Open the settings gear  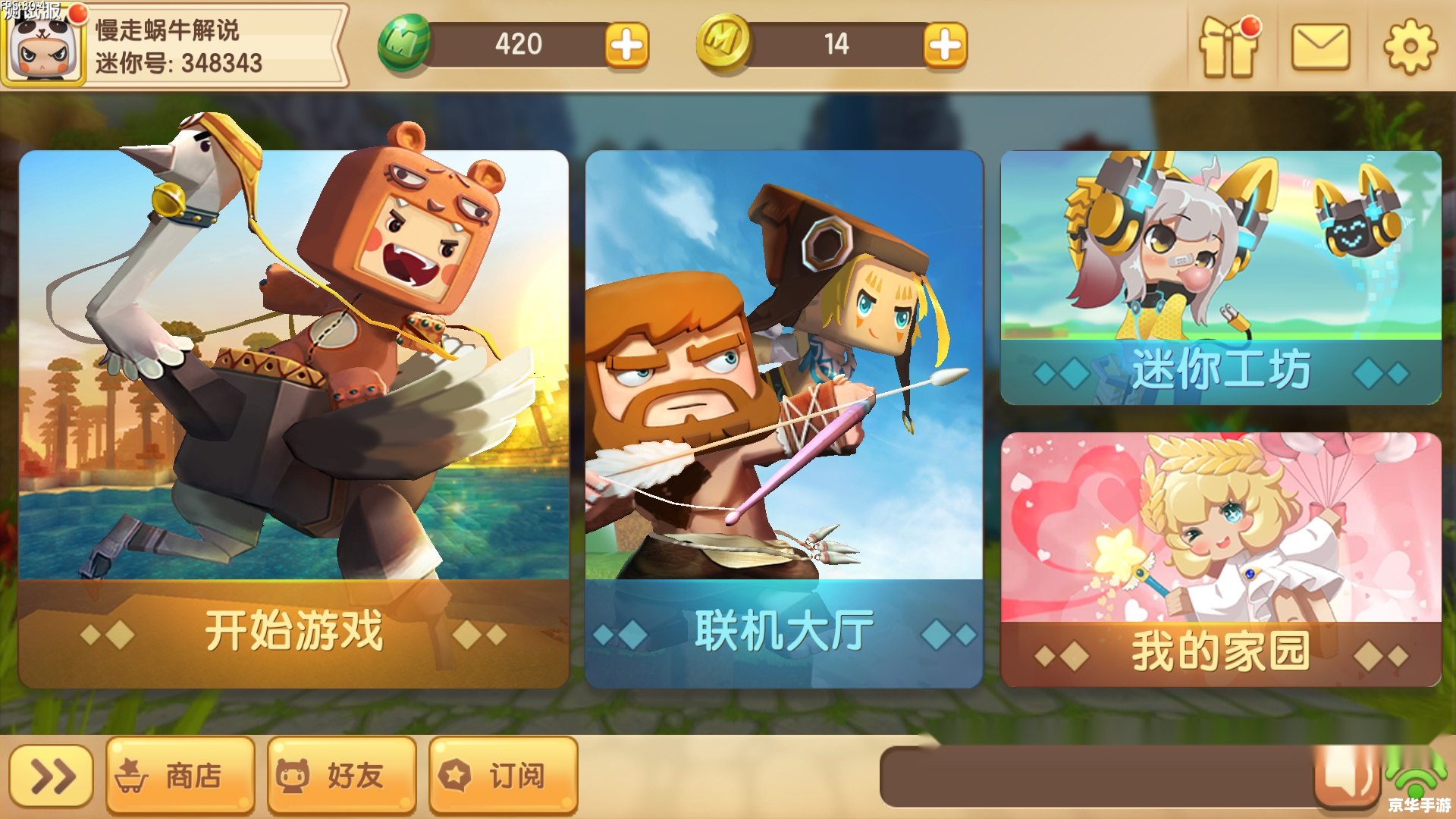pos(1410,45)
